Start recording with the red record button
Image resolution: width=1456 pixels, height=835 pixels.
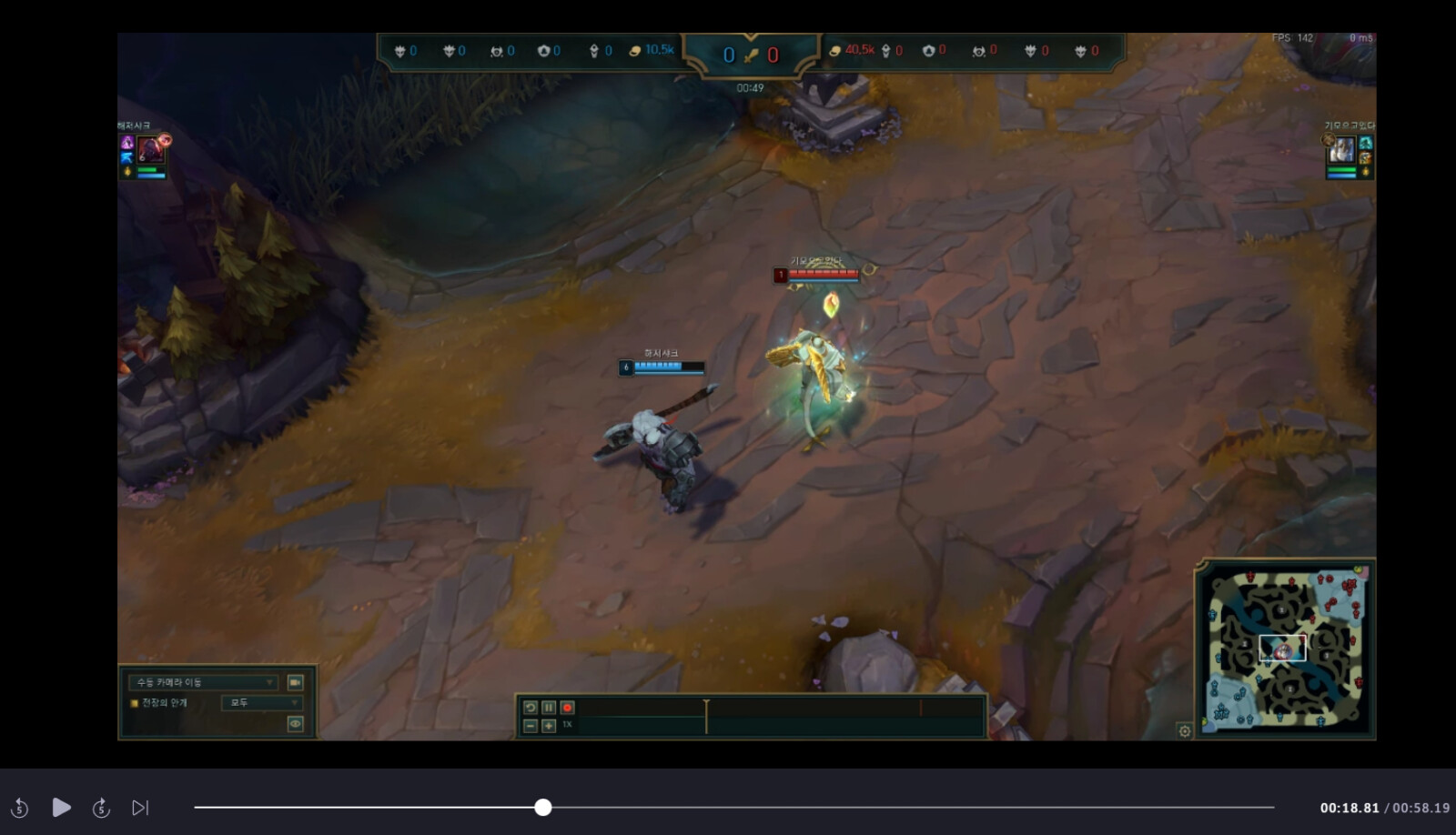pos(567,708)
